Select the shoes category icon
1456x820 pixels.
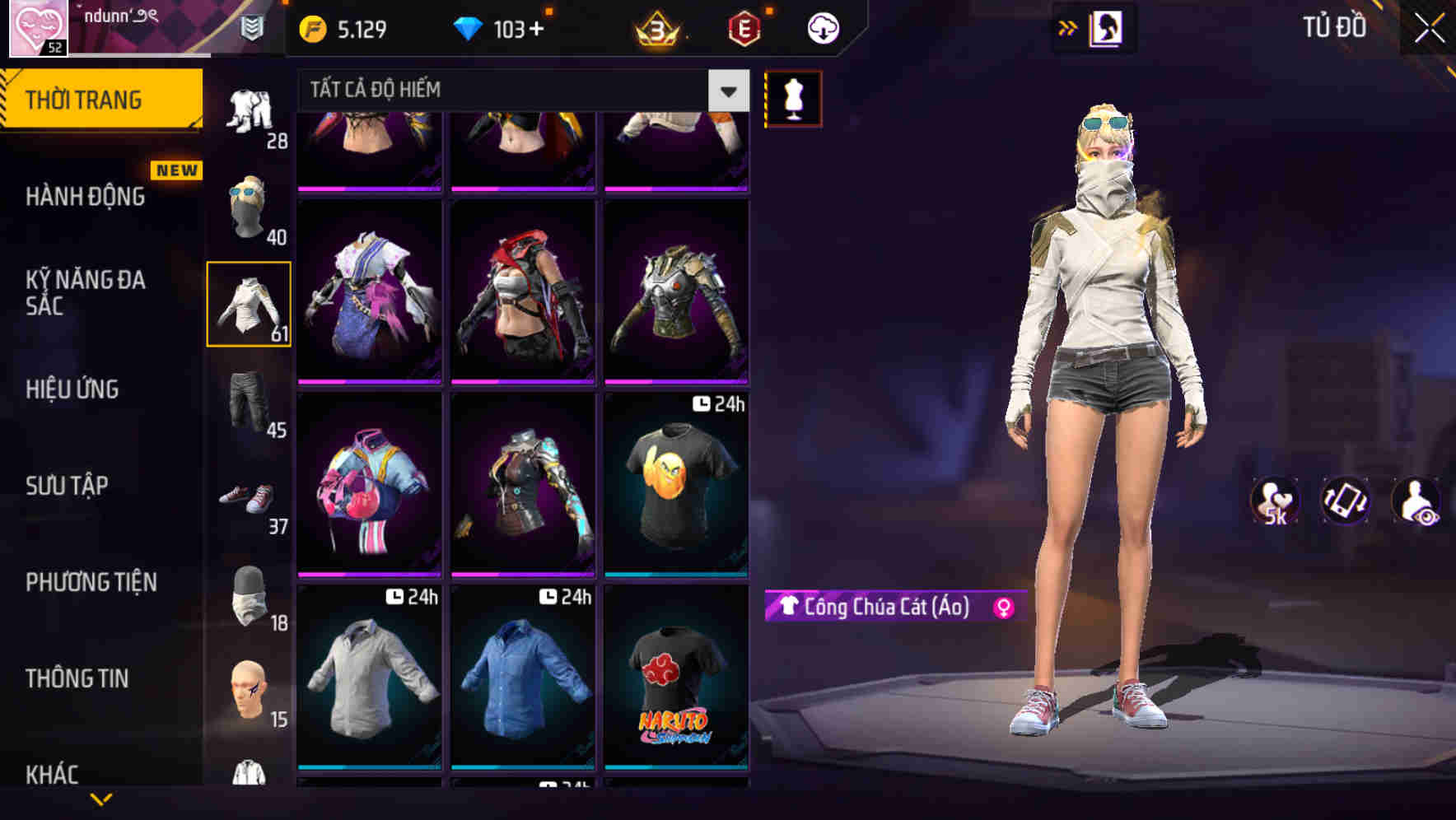click(249, 496)
